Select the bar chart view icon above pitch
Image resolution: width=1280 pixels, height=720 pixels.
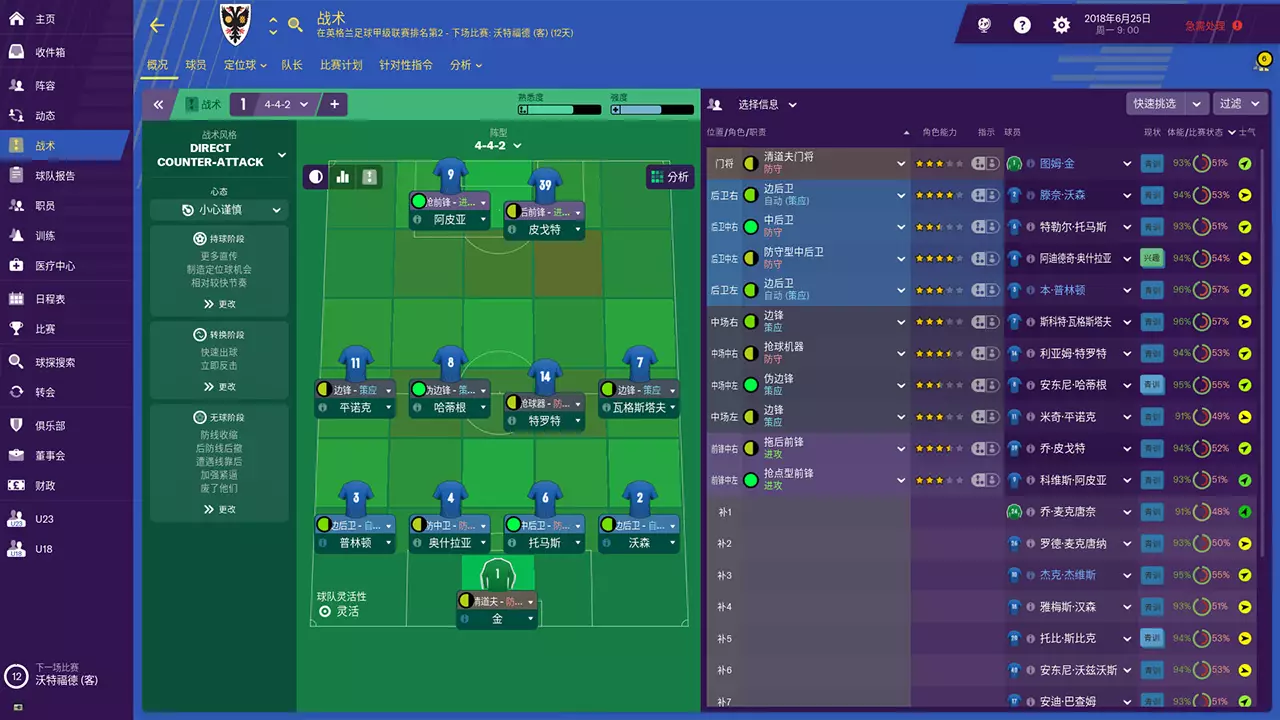click(342, 175)
